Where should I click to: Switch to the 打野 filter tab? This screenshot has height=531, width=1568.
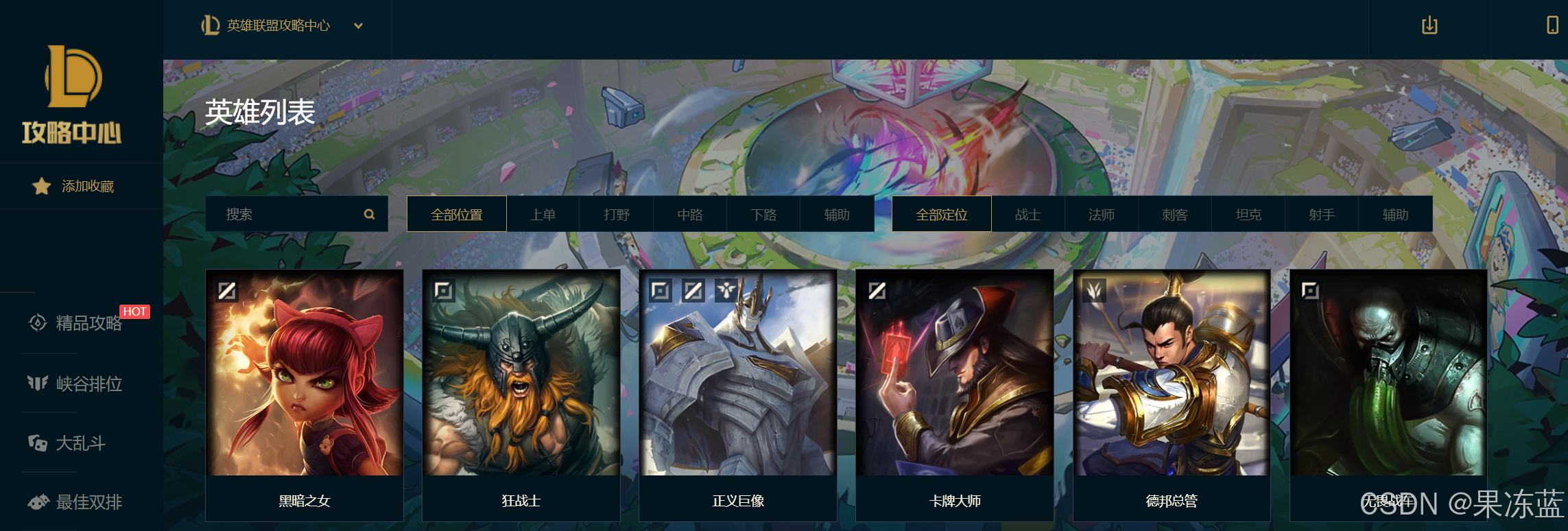[616, 213]
